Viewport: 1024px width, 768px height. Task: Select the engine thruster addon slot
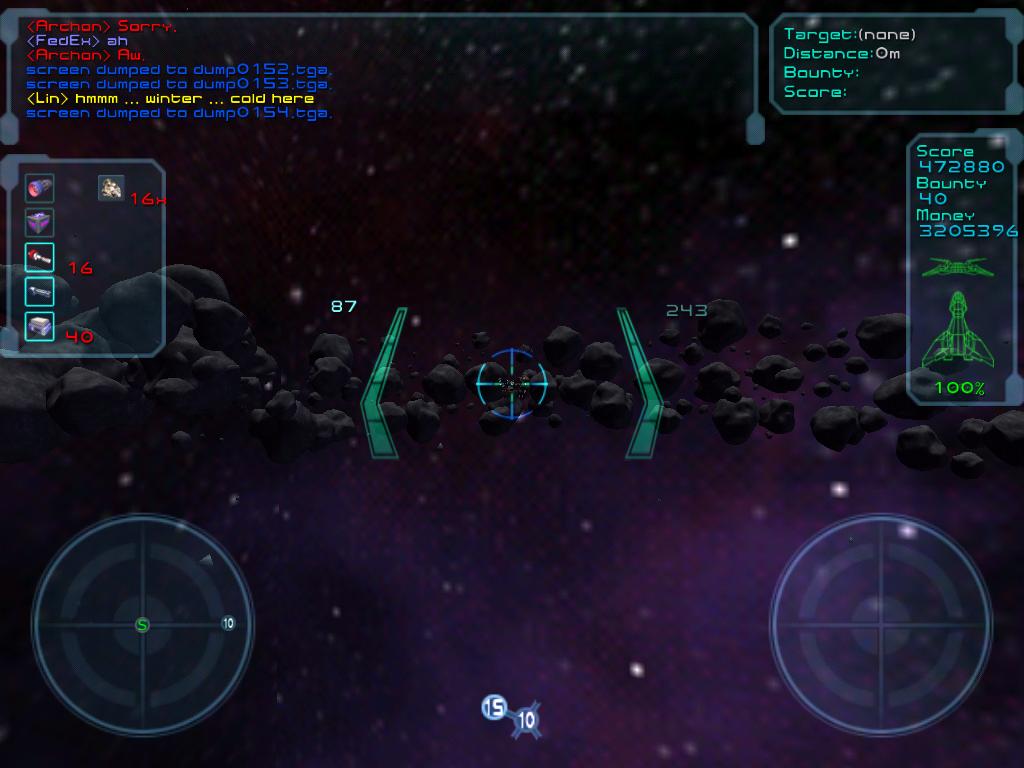(39, 188)
